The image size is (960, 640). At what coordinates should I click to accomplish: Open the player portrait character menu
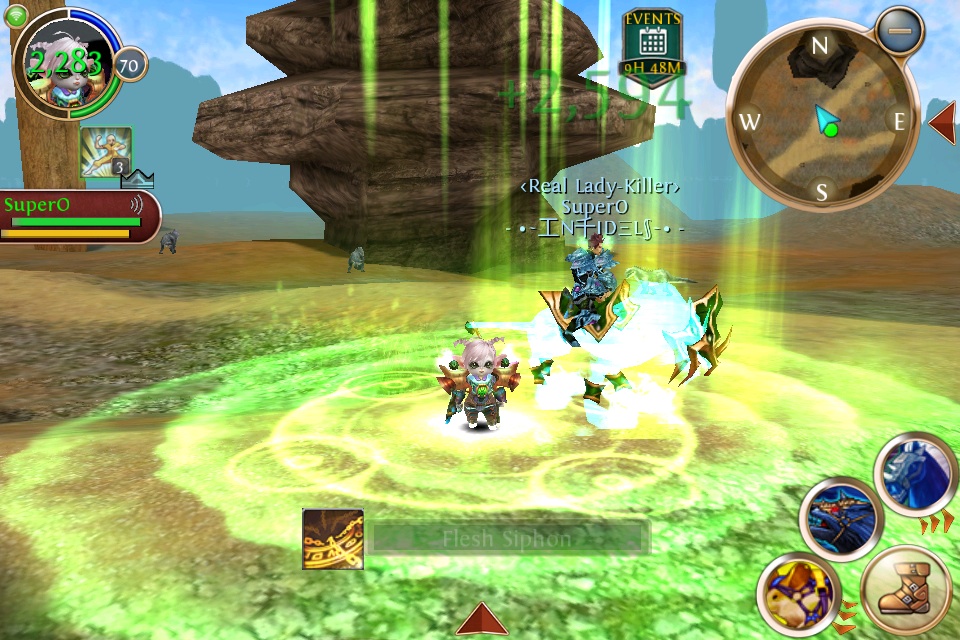point(62,62)
